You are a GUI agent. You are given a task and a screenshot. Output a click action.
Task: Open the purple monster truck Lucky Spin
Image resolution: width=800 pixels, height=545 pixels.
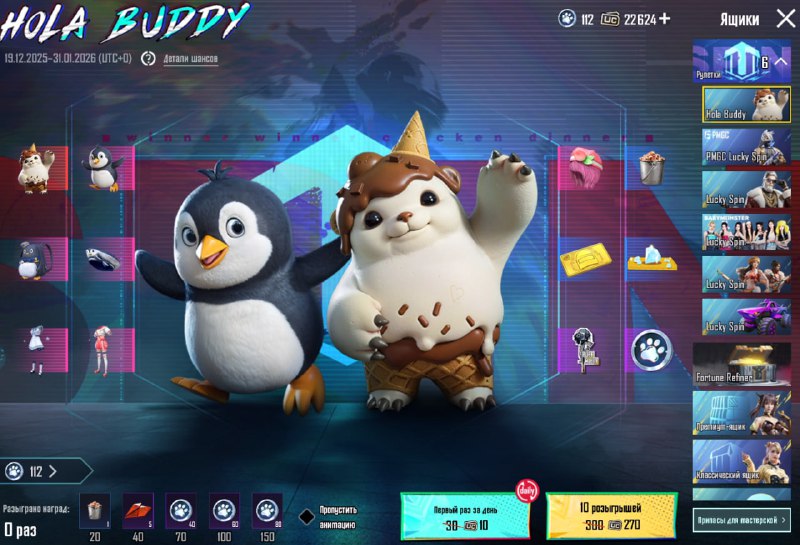click(741, 317)
